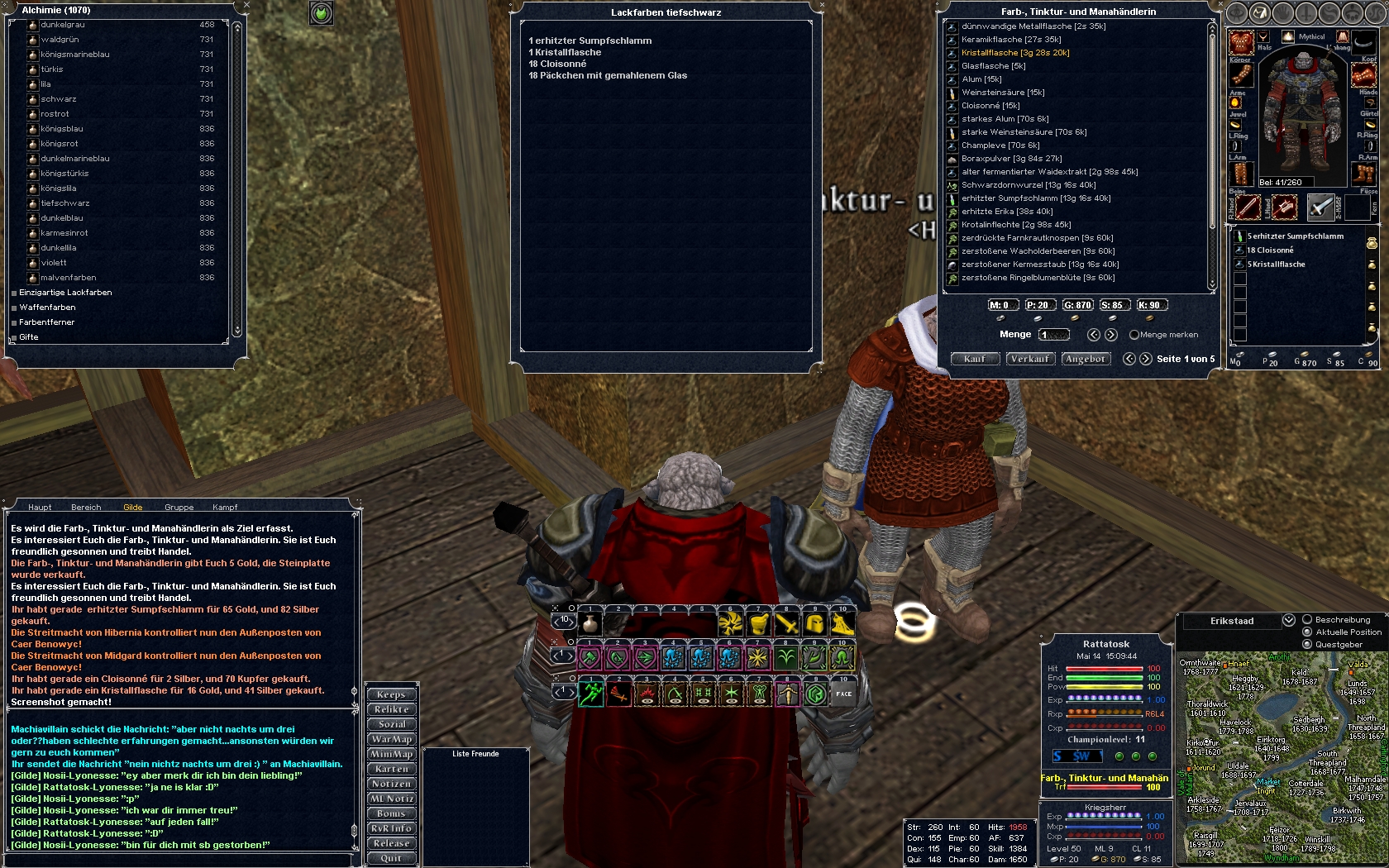Open the Angebot offer button
1389x868 pixels.
(x=1085, y=359)
